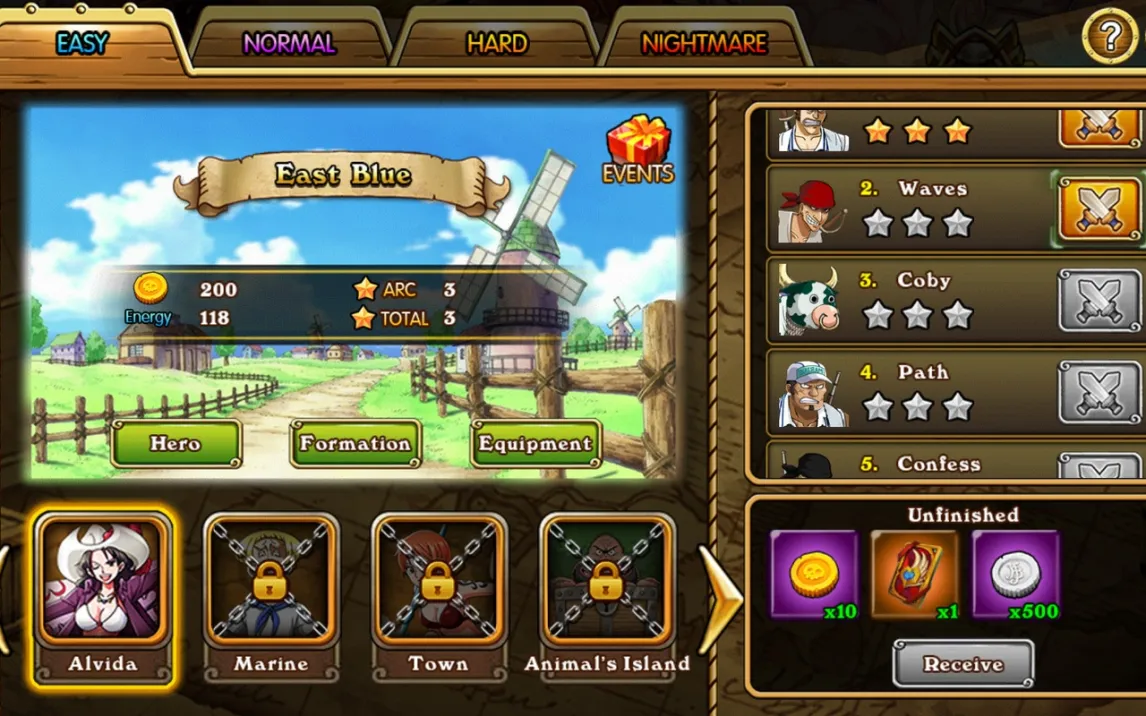Receive the unfinished arc rewards
The height and width of the screenshot is (716, 1146).
click(963, 664)
